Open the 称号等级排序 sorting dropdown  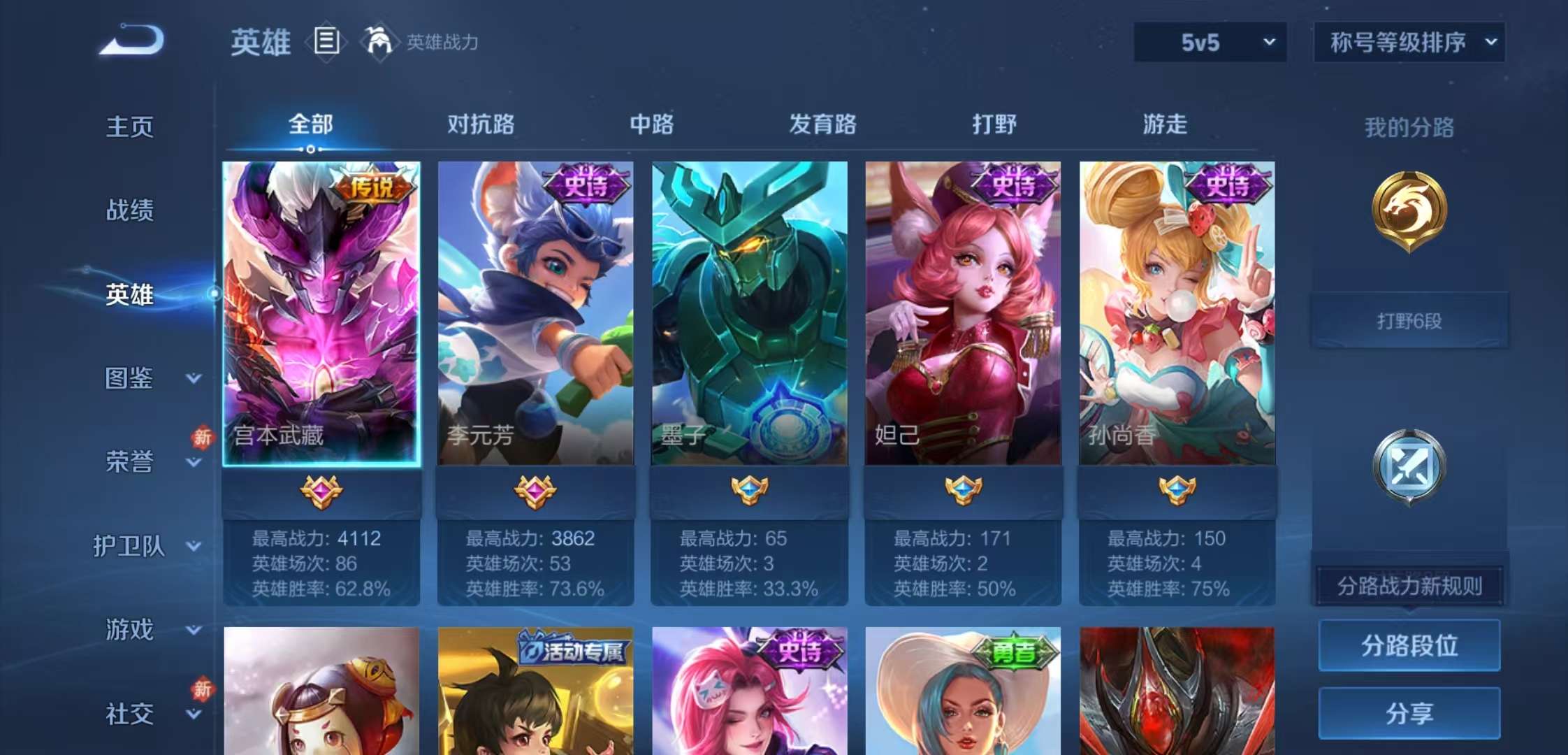pos(1408,42)
